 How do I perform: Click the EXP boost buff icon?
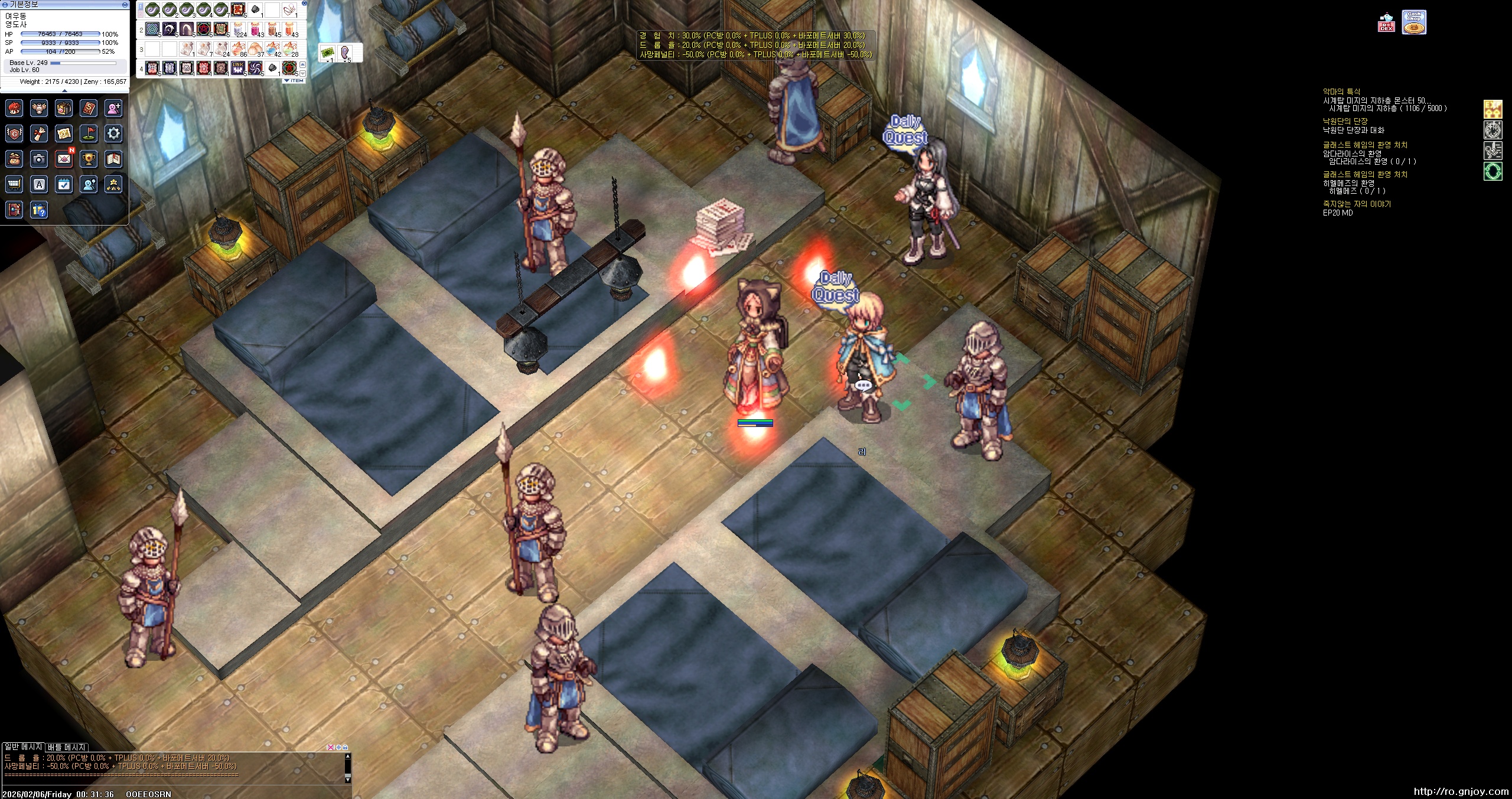pyautogui.click(x=1493, y=109)
